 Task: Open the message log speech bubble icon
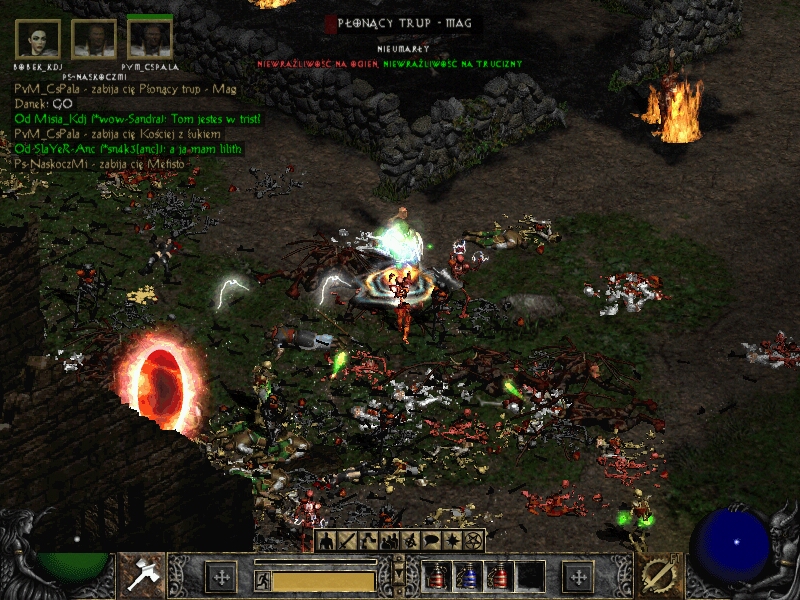(432, 542)
